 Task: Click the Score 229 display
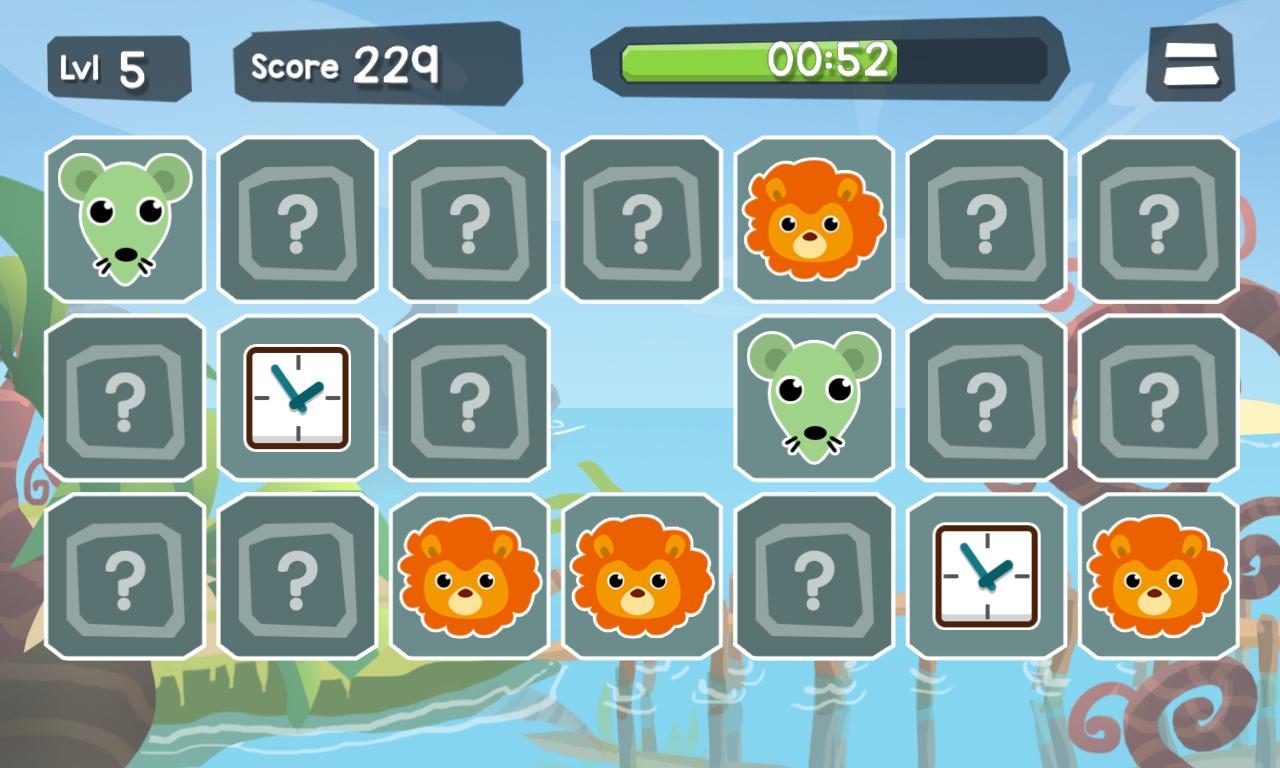345,66
